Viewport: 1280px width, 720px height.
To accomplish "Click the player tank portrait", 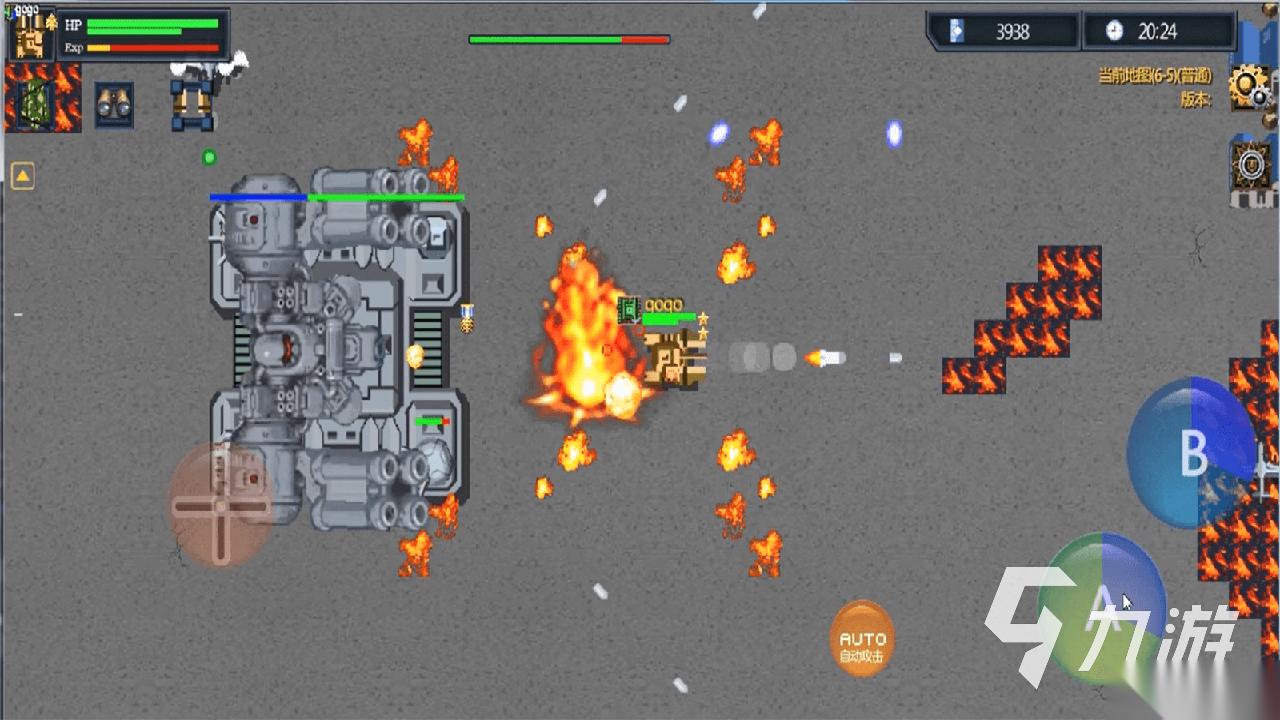I will point(34,36).
